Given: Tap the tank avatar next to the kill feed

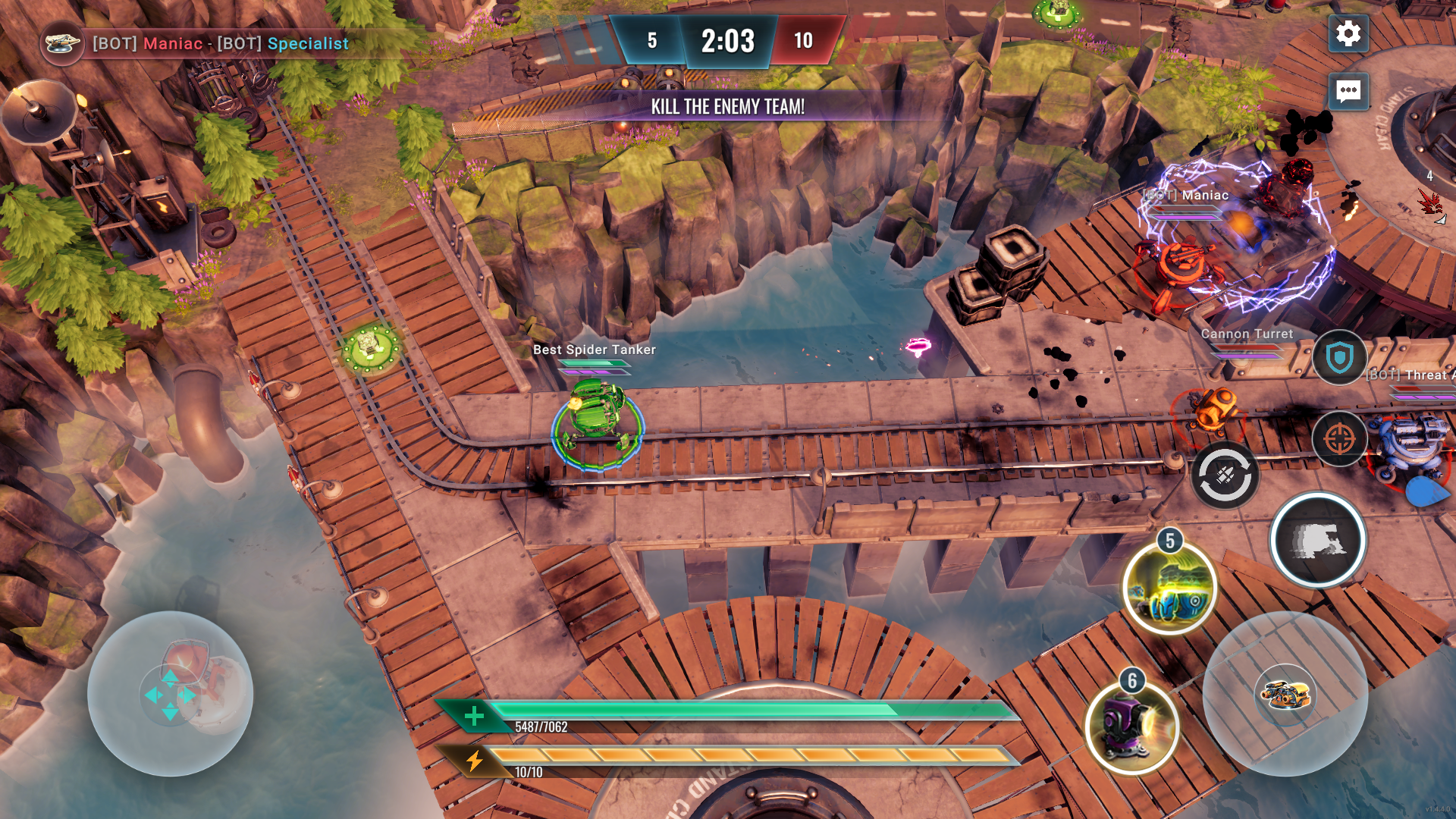Looking at the screenshot, I should [x=63, y=45].
